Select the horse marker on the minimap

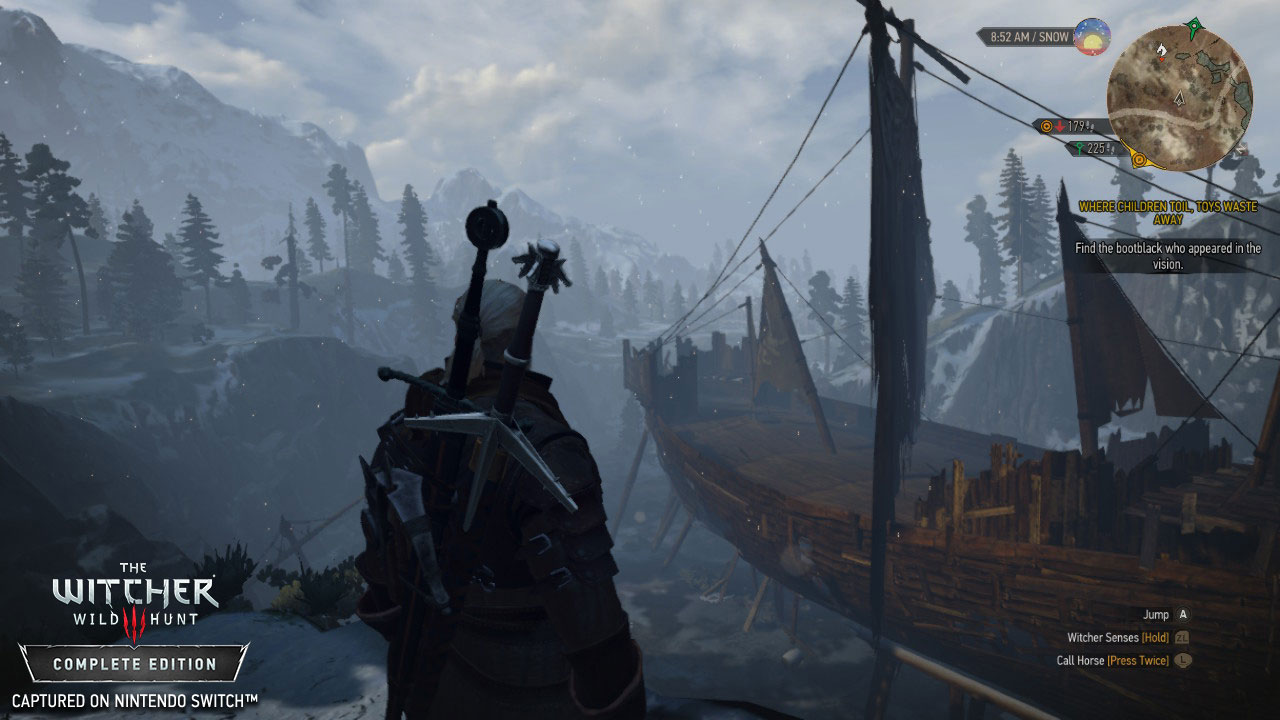tap(1160, 48)
